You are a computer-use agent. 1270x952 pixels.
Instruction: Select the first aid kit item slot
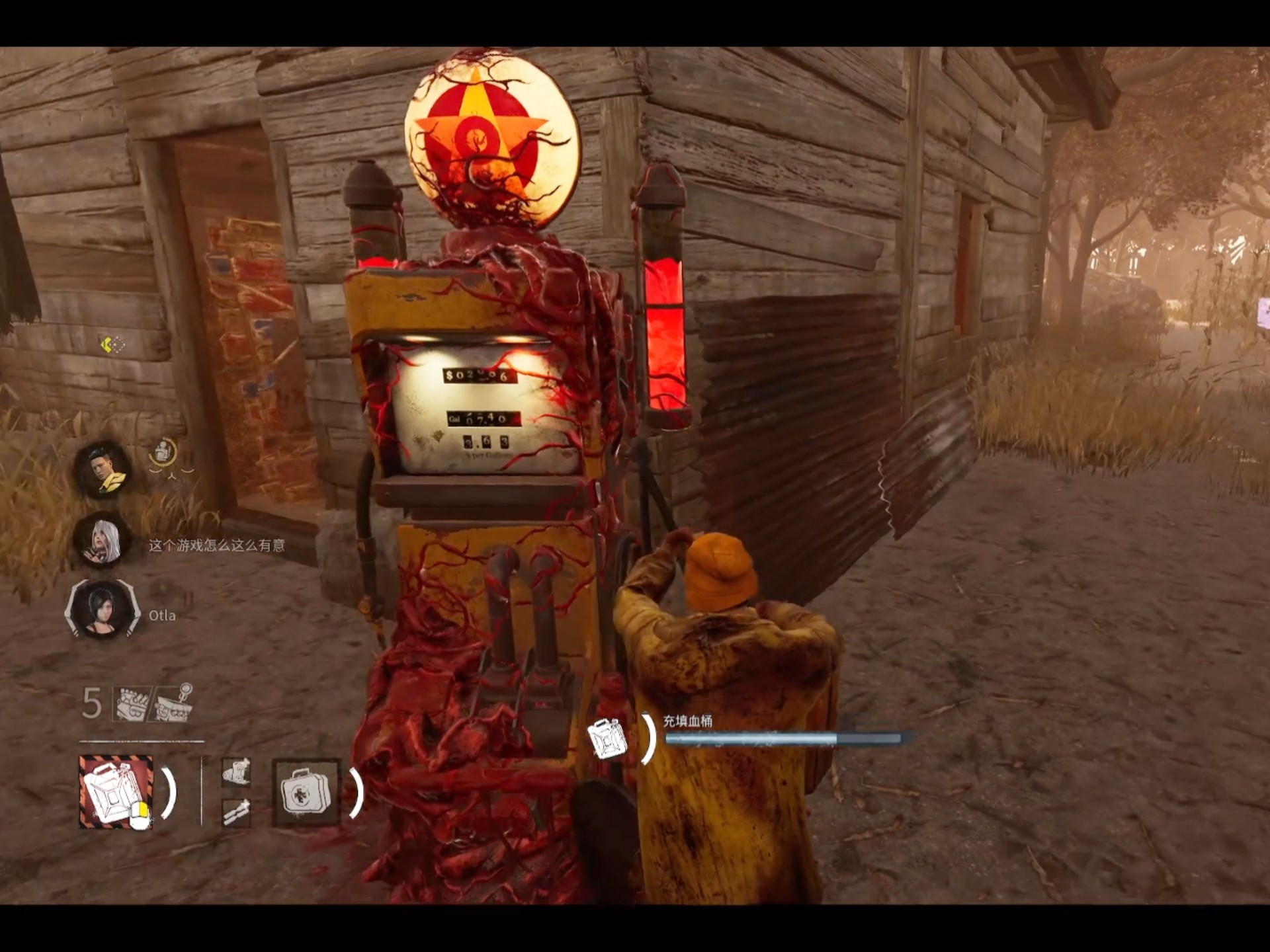click(306, 791)
